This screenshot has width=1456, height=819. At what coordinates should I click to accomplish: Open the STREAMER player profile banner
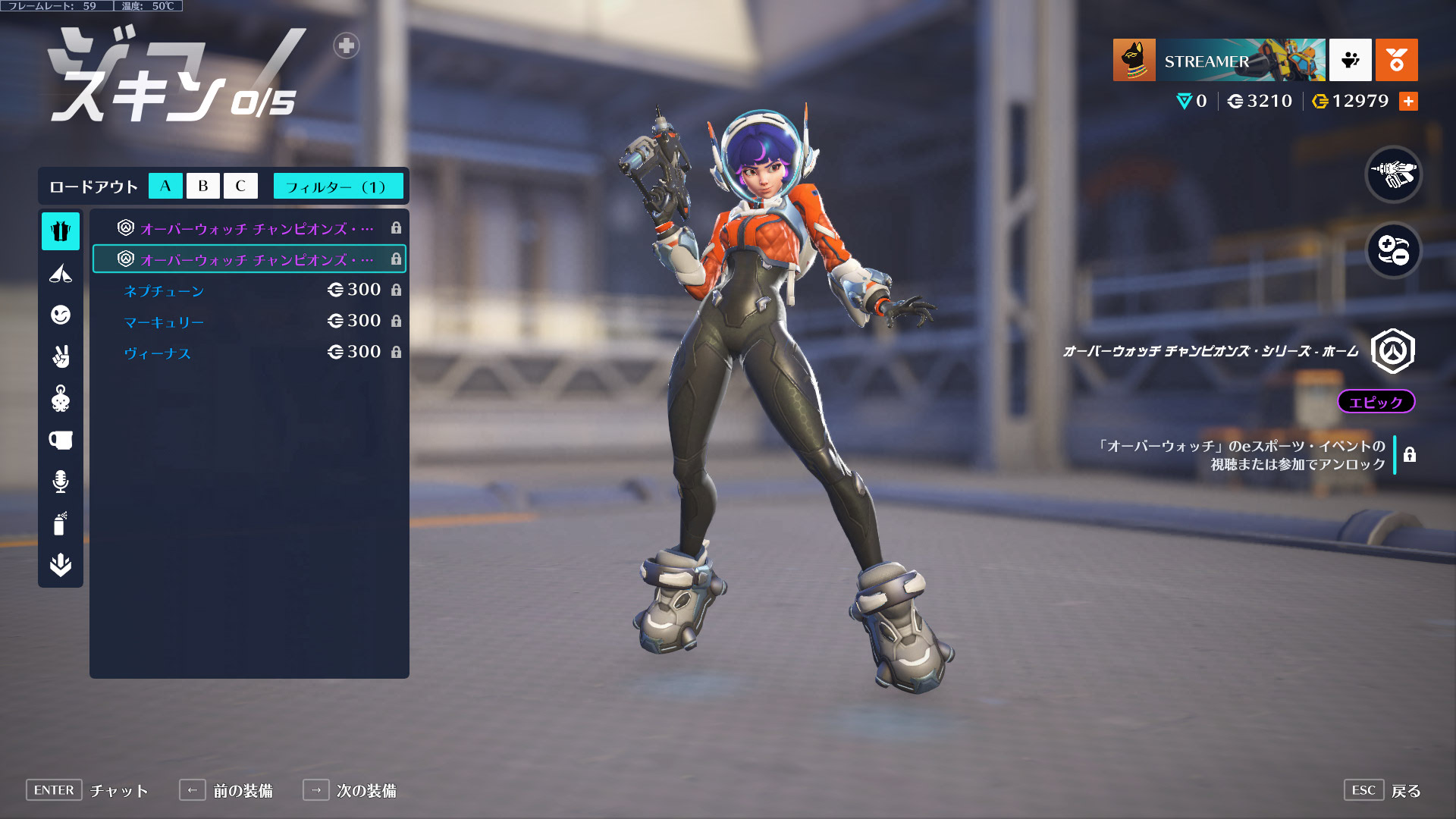click(1219, 60)
